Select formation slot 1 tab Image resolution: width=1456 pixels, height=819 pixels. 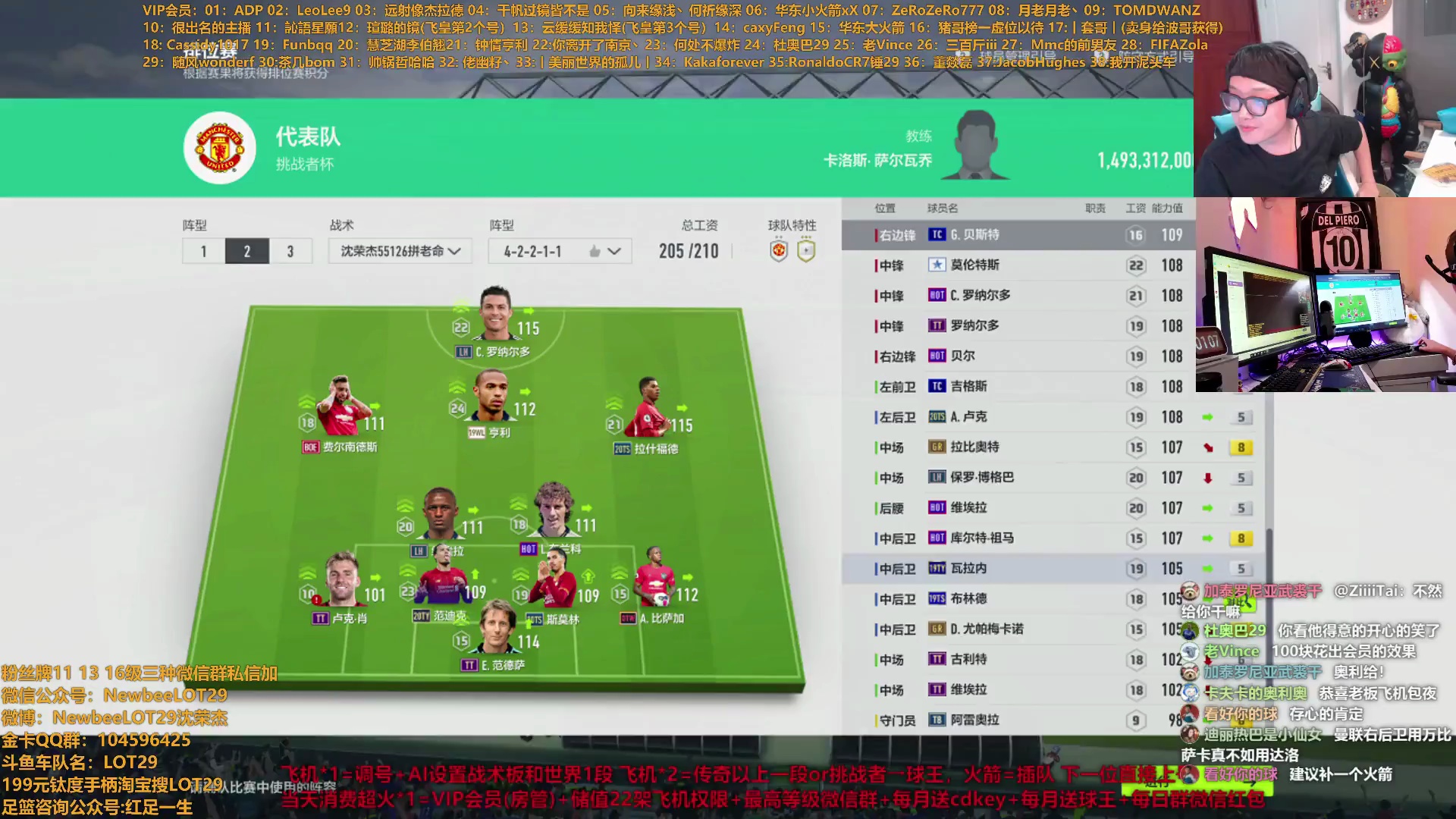point(203,251)
